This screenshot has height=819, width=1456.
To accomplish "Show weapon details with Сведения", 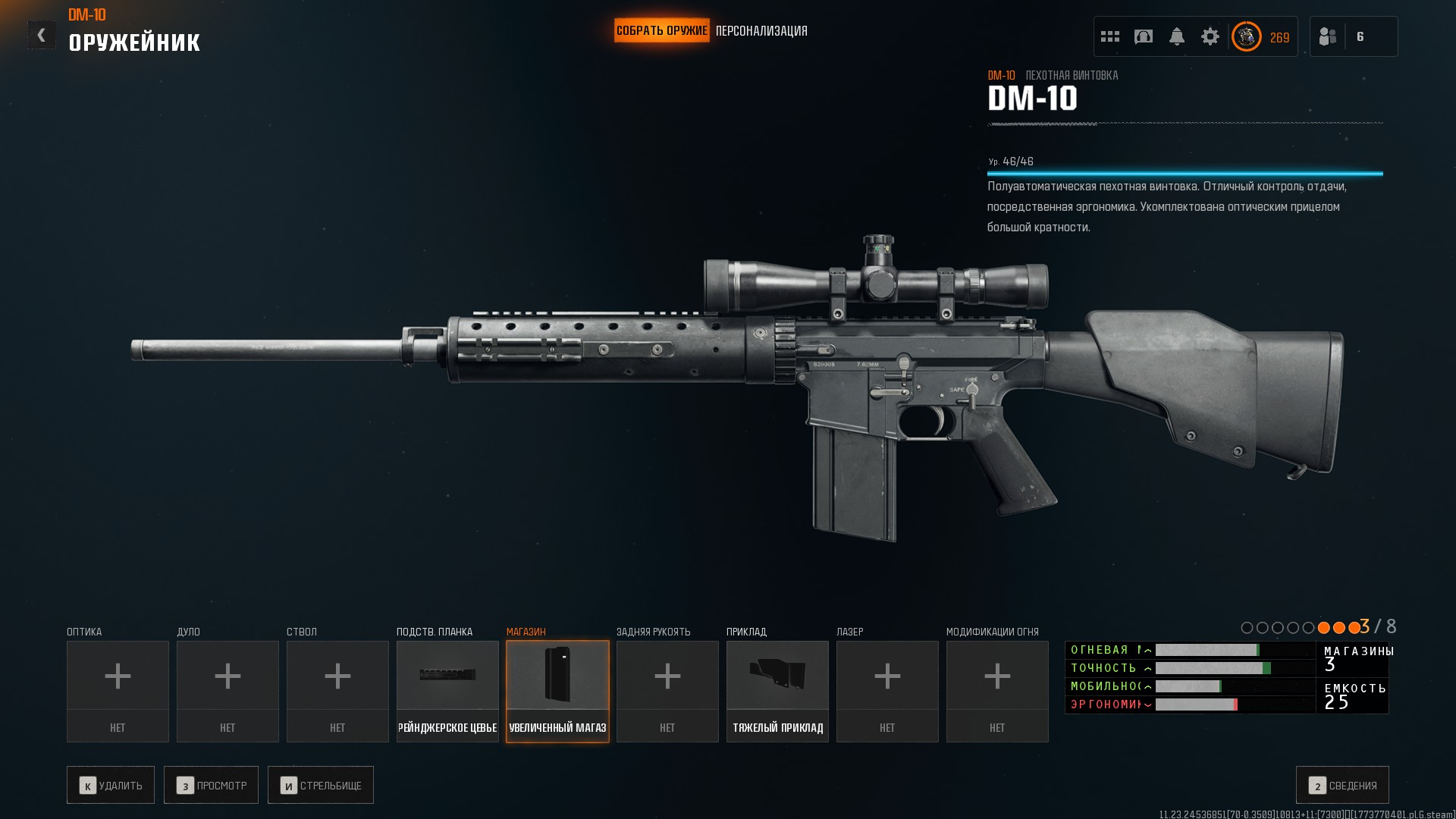I will [1342, 785].
